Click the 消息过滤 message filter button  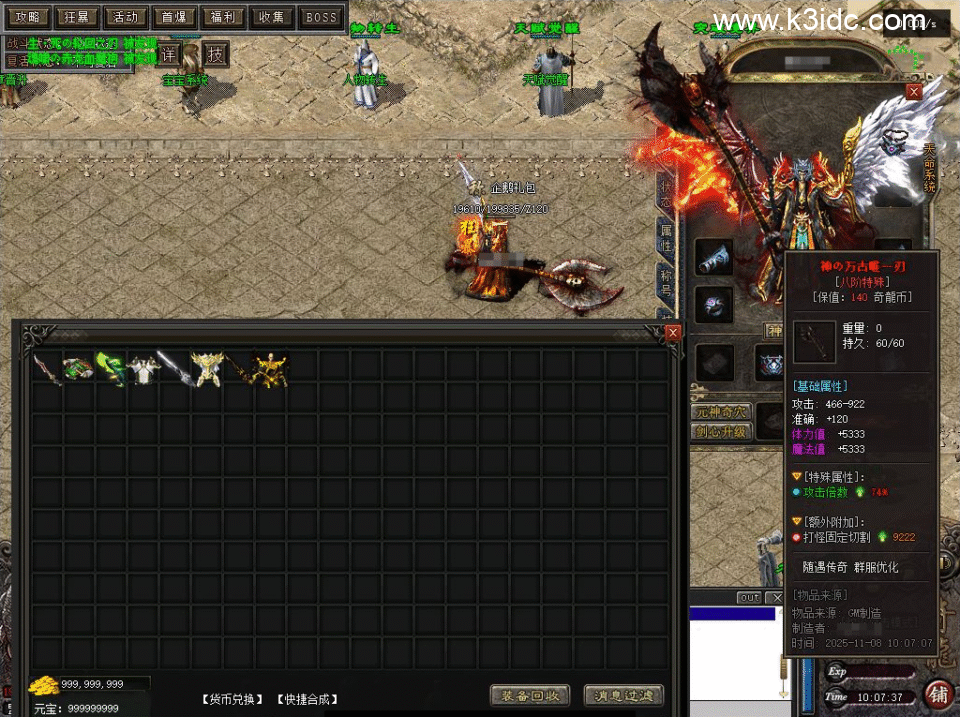click(623, 696)
